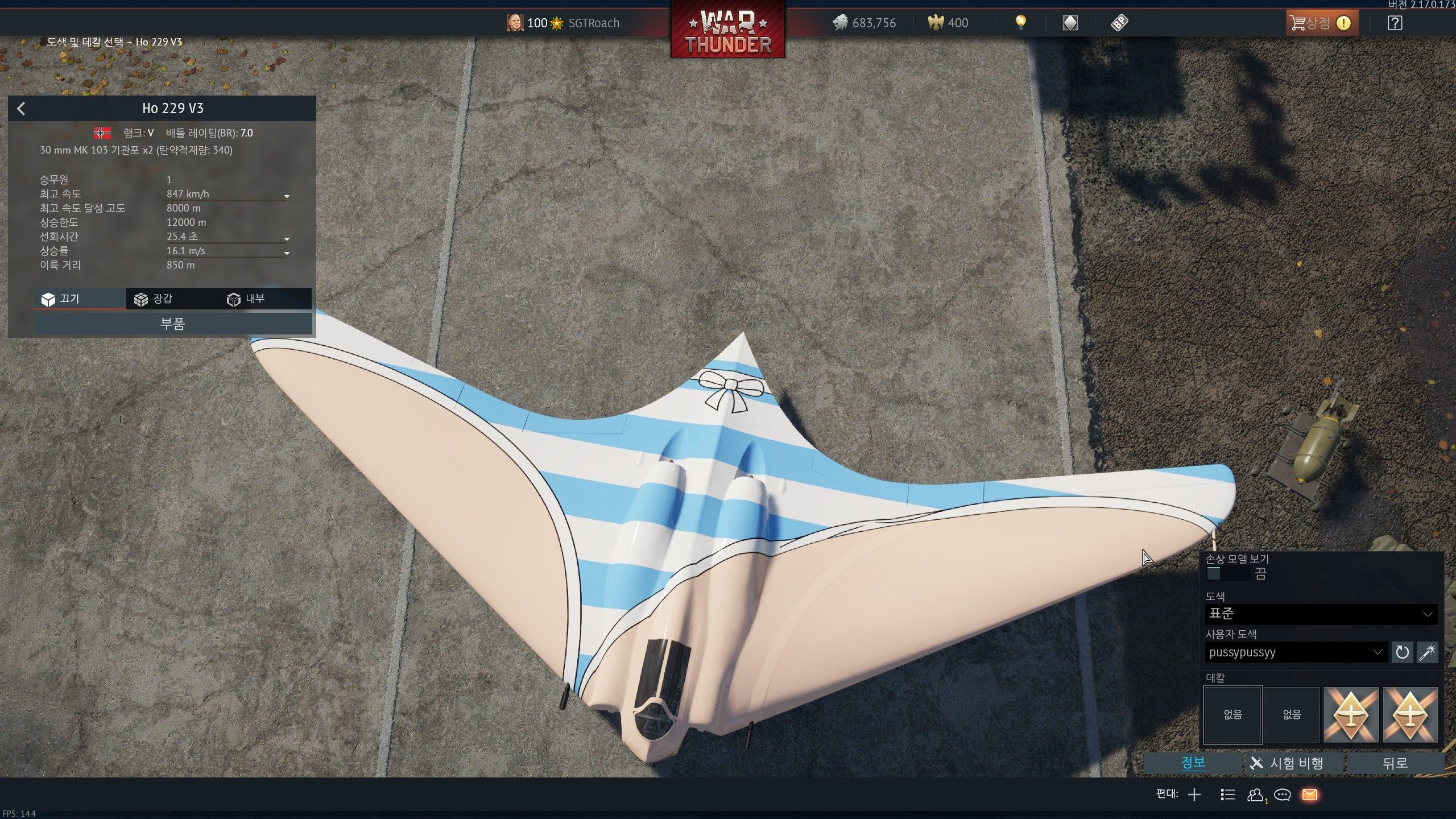Open the 상점 shop
1456x819 pixels.
pos(1321,23)
